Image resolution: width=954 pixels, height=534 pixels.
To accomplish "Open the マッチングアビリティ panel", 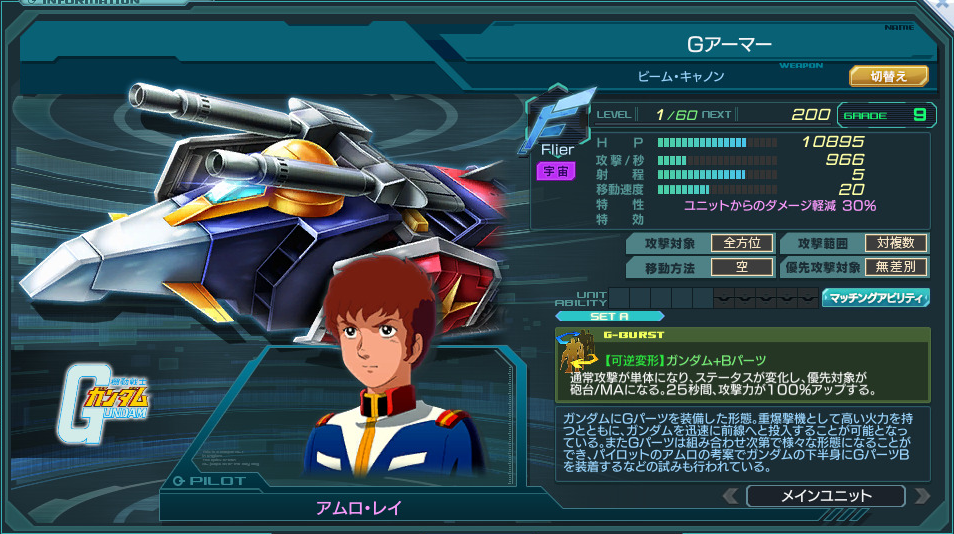I will coord(876,298).
